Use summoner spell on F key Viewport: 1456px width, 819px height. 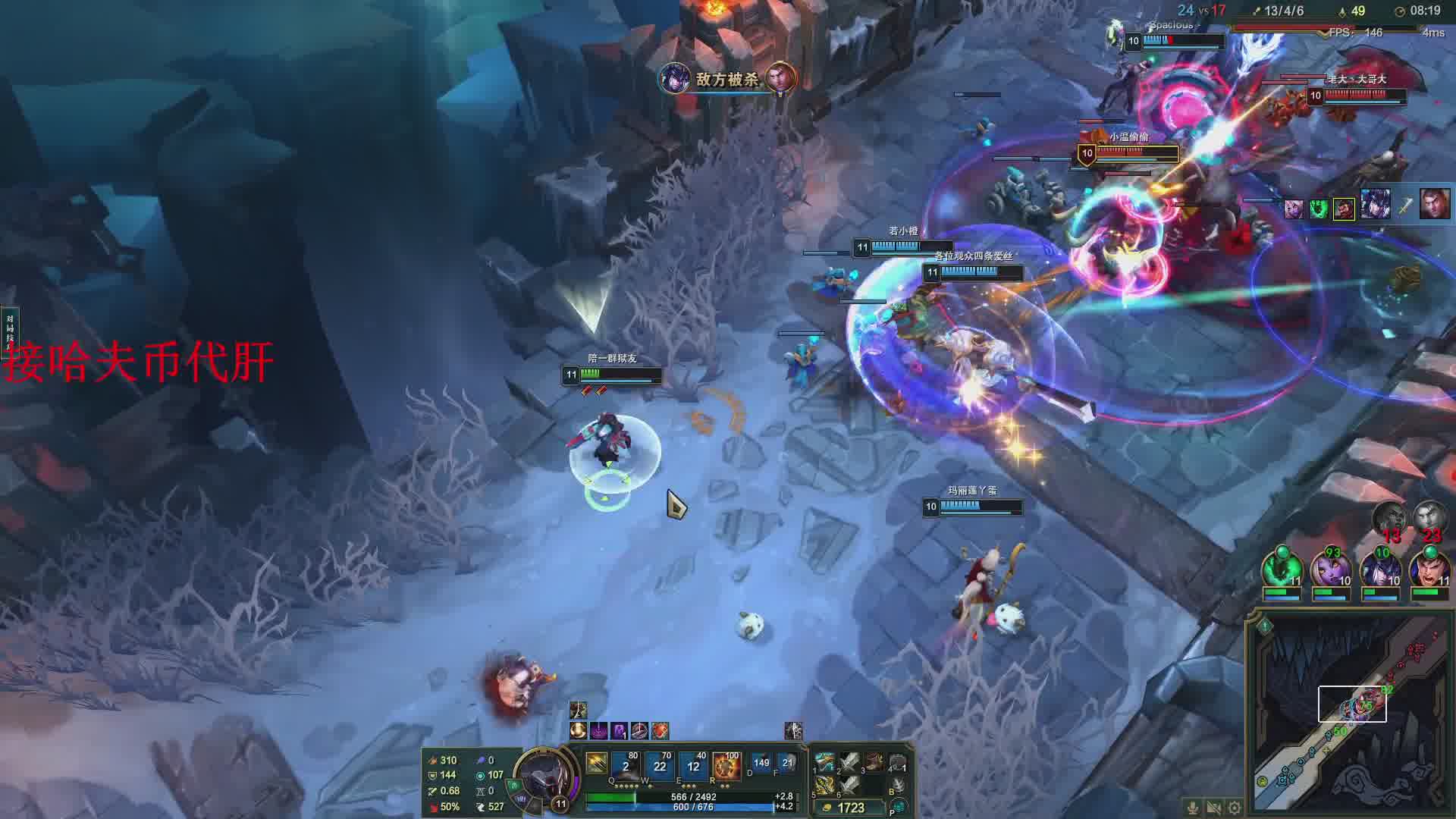tap(787, 763)
